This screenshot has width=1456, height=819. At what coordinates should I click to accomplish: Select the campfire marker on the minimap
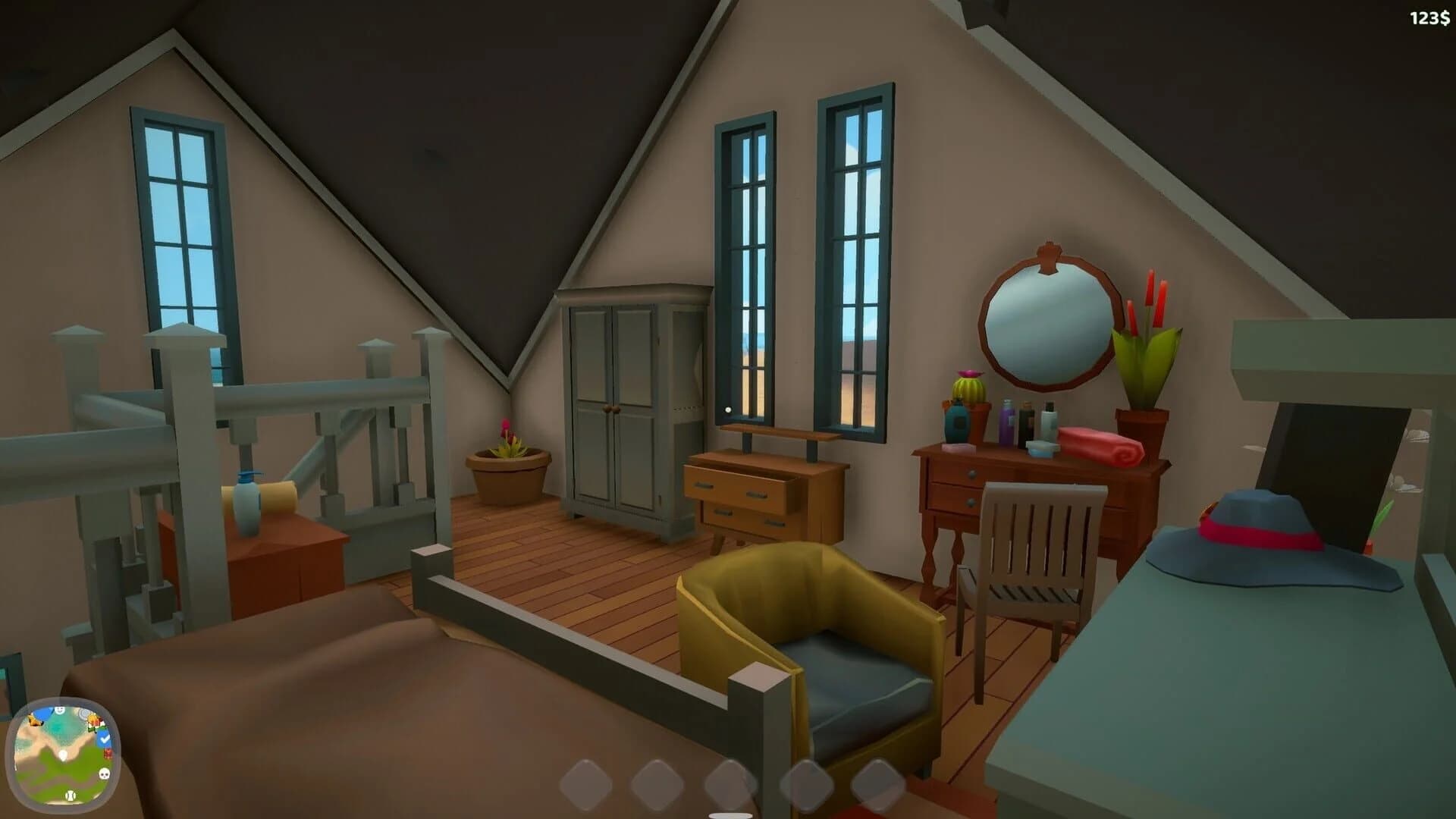click(93, 720)
